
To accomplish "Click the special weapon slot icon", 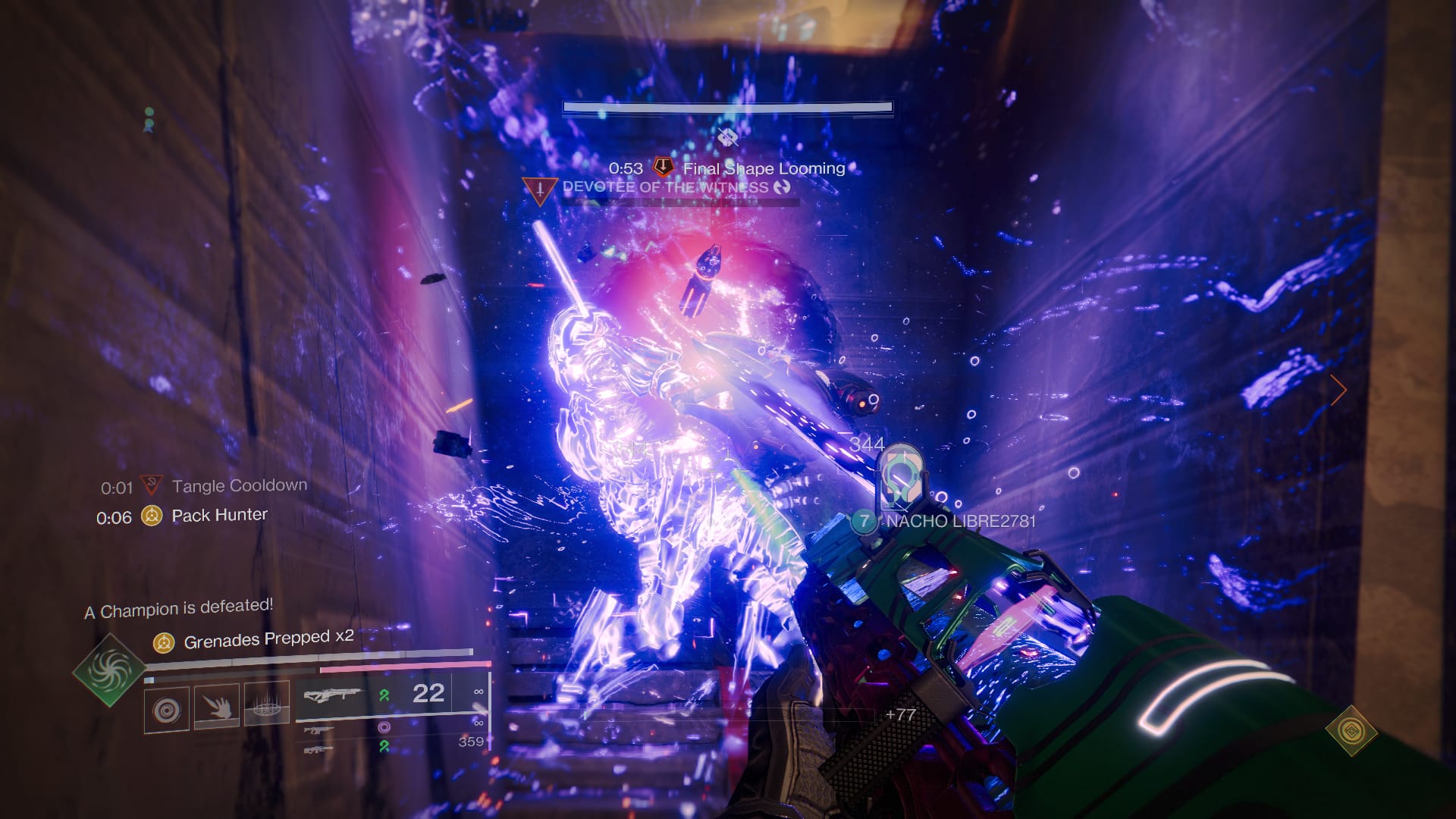I will 320,731.
